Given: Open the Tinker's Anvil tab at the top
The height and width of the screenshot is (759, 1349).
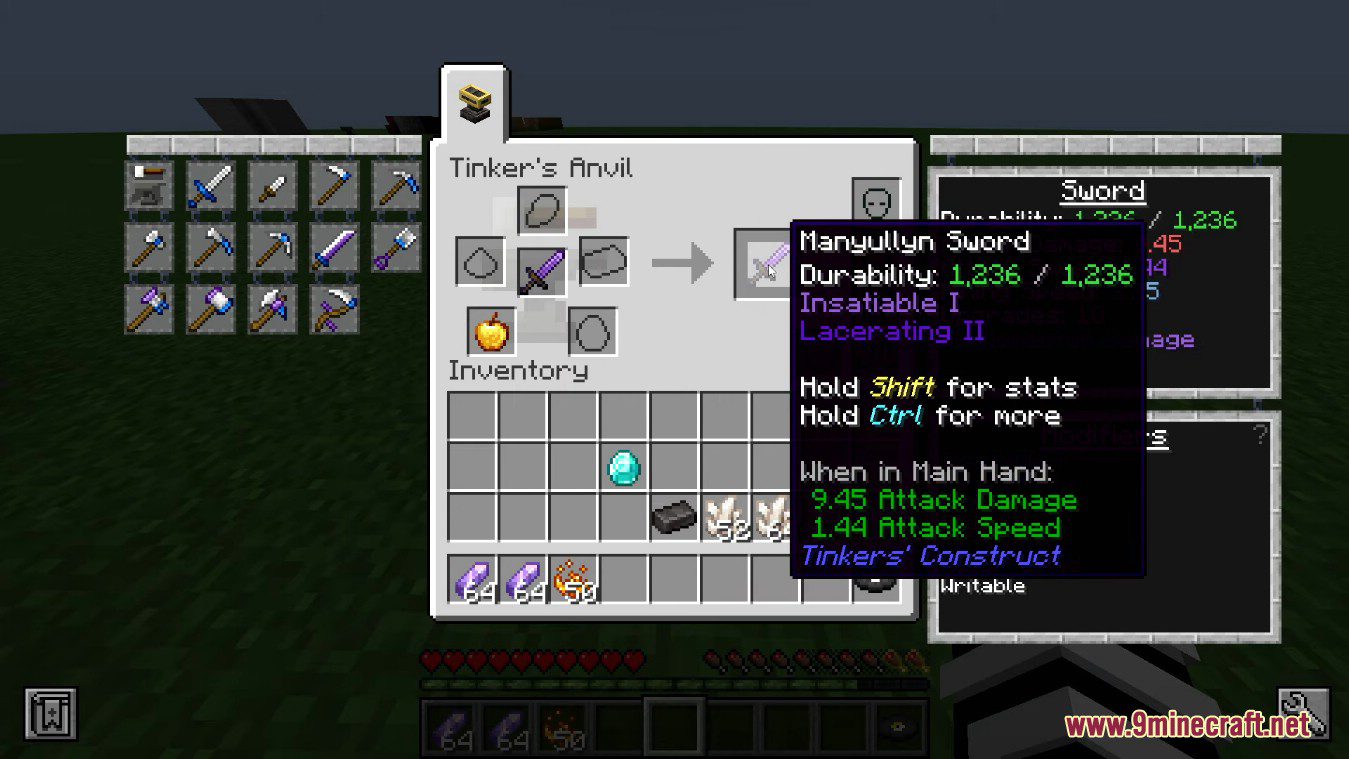Looking at the screenshot, I should tap(473, 102).
